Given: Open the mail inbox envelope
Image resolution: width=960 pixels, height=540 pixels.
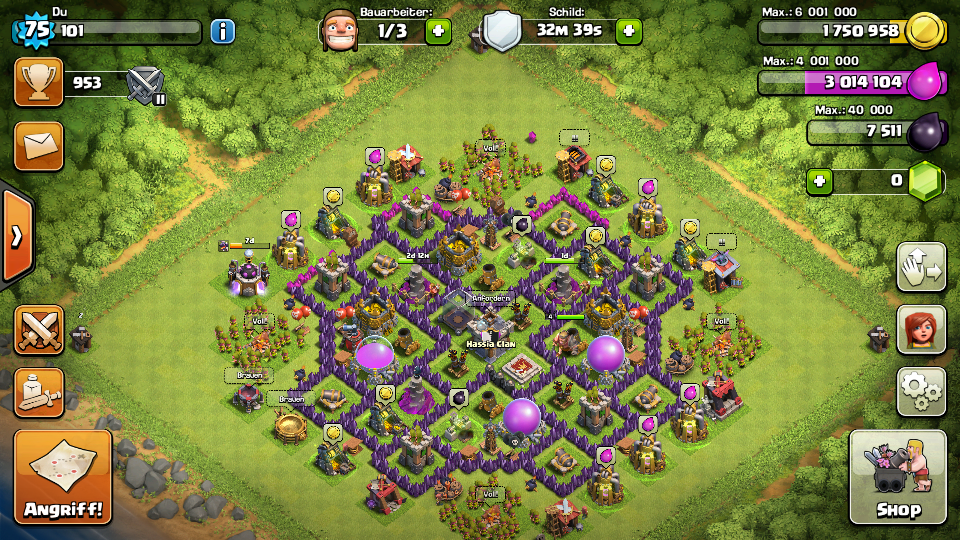Looking at the screenshot, I should [38, 146].
